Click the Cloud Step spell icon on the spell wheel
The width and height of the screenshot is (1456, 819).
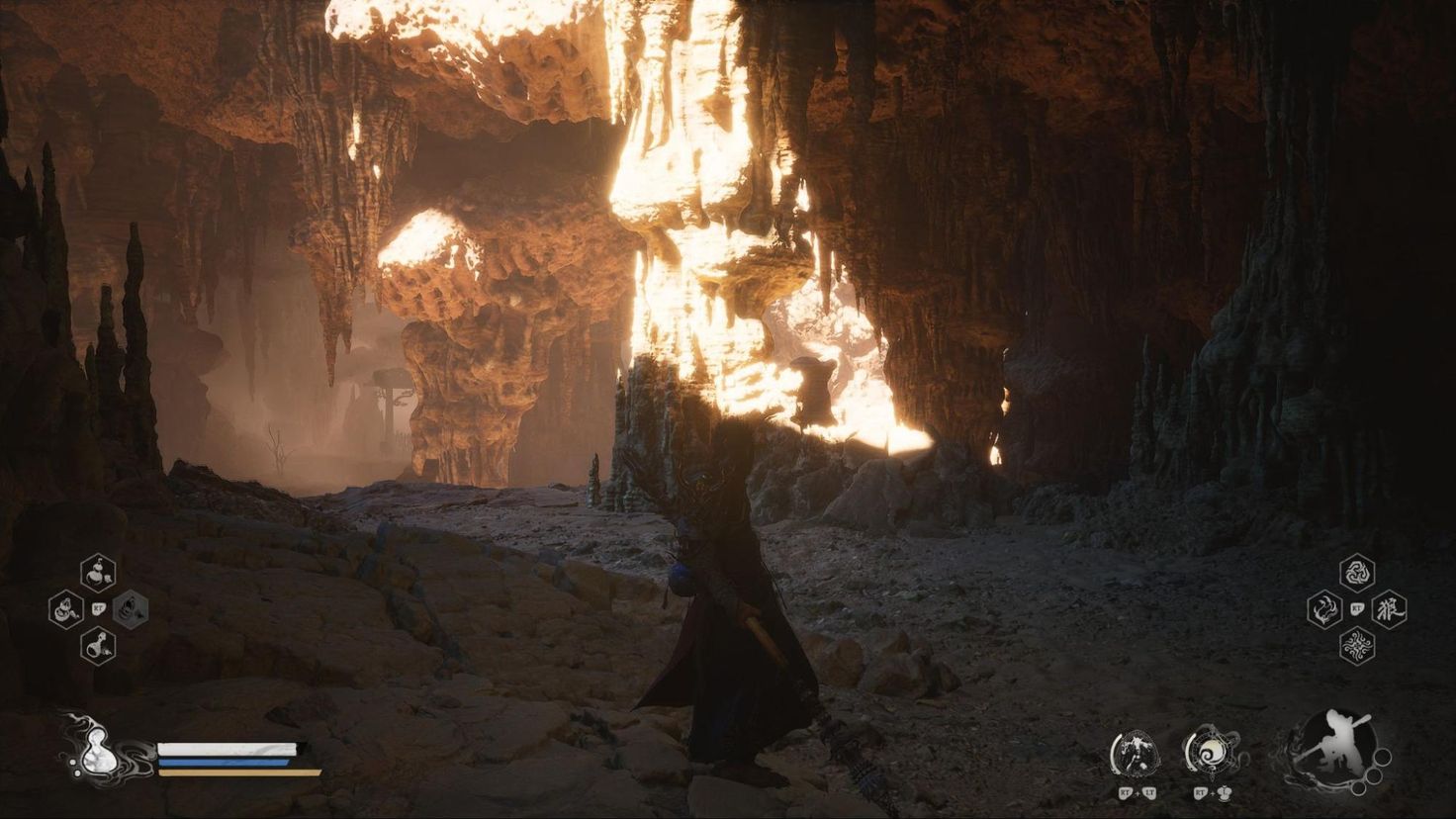(x=1323, y=610)
